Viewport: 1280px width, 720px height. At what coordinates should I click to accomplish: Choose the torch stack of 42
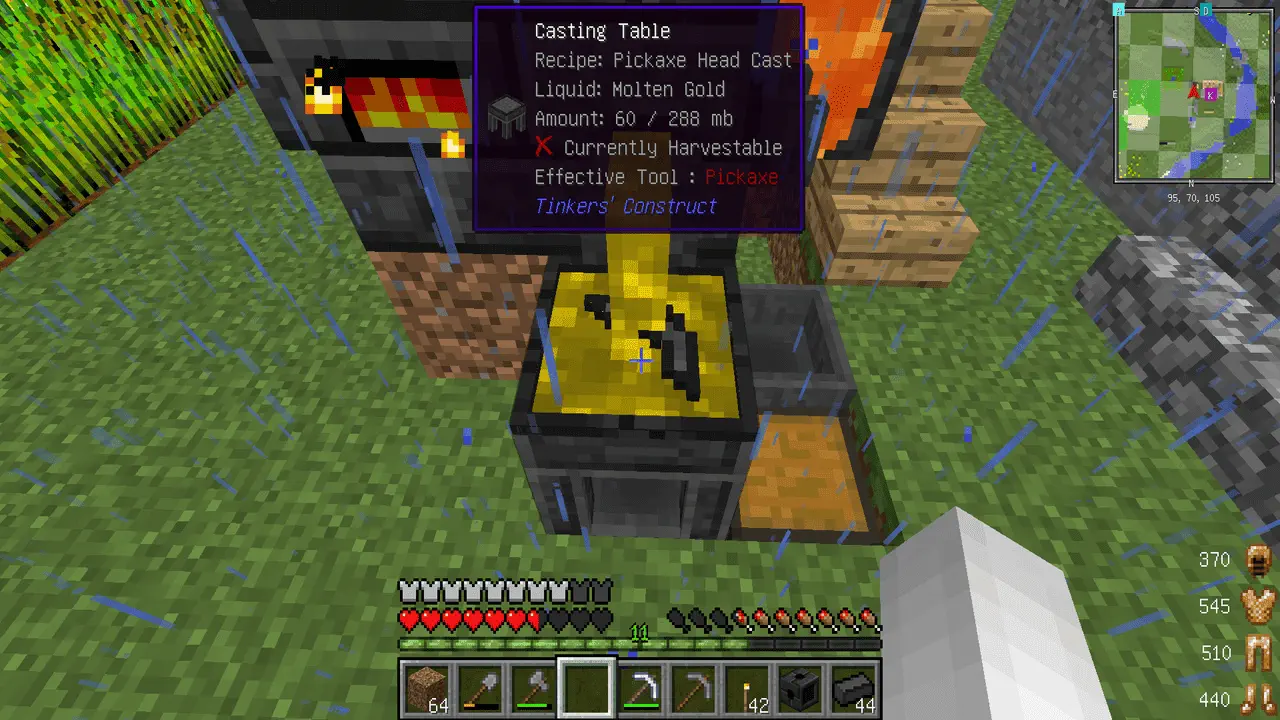(x=747, y=689)
